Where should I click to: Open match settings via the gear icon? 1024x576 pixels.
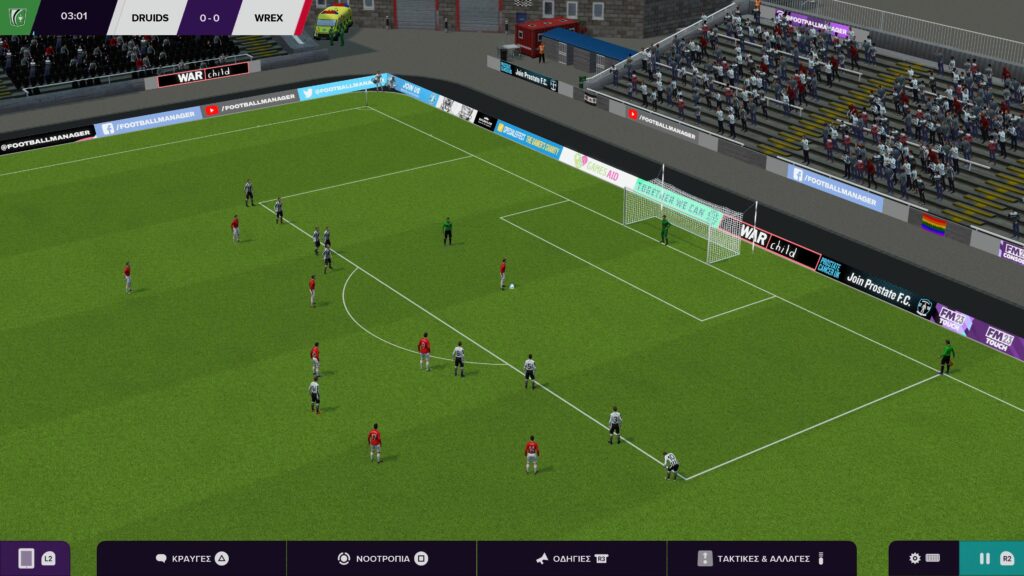click(923, 558)
